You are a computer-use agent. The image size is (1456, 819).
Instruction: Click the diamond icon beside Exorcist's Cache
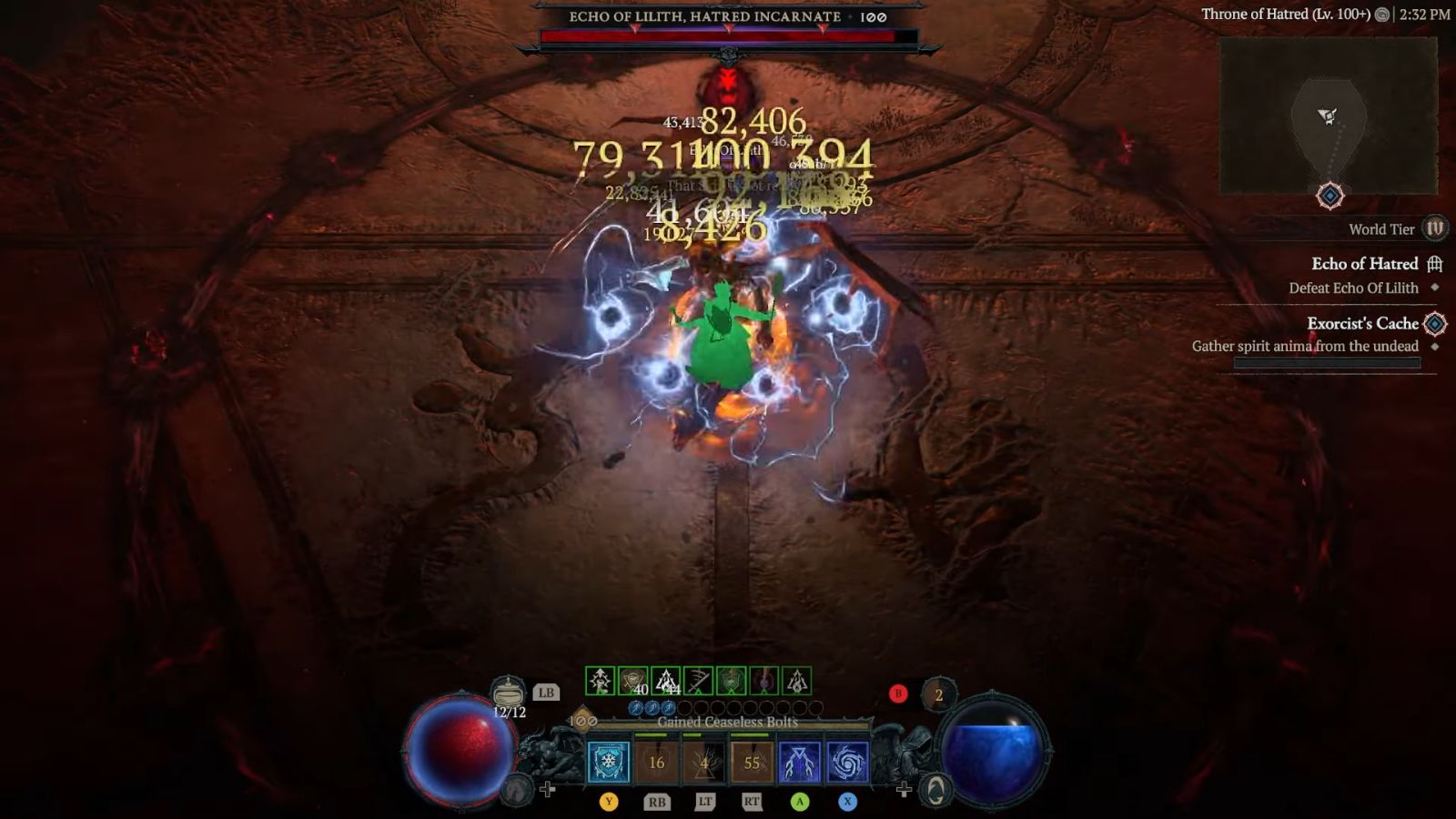pos(1433,323)
